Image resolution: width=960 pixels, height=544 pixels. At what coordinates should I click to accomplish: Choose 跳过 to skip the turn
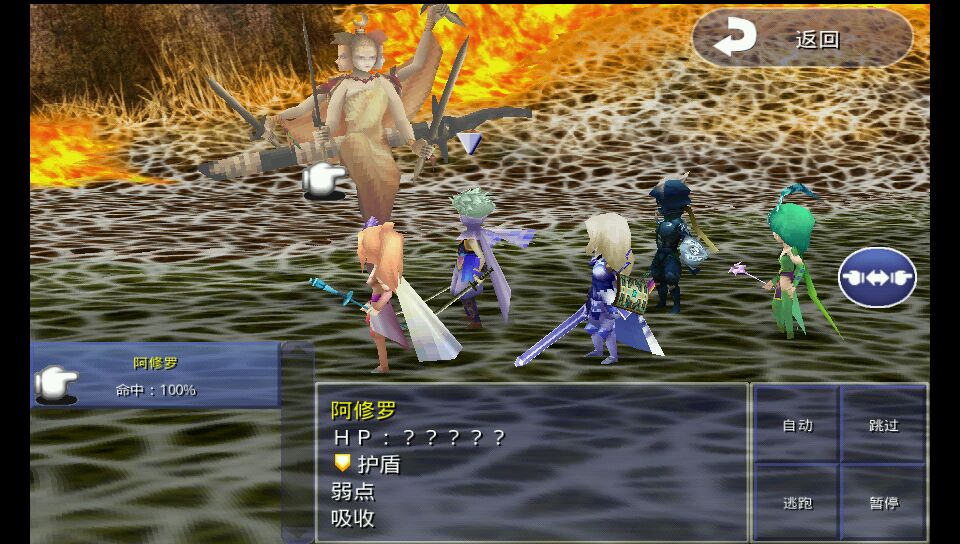coord(884,425)
